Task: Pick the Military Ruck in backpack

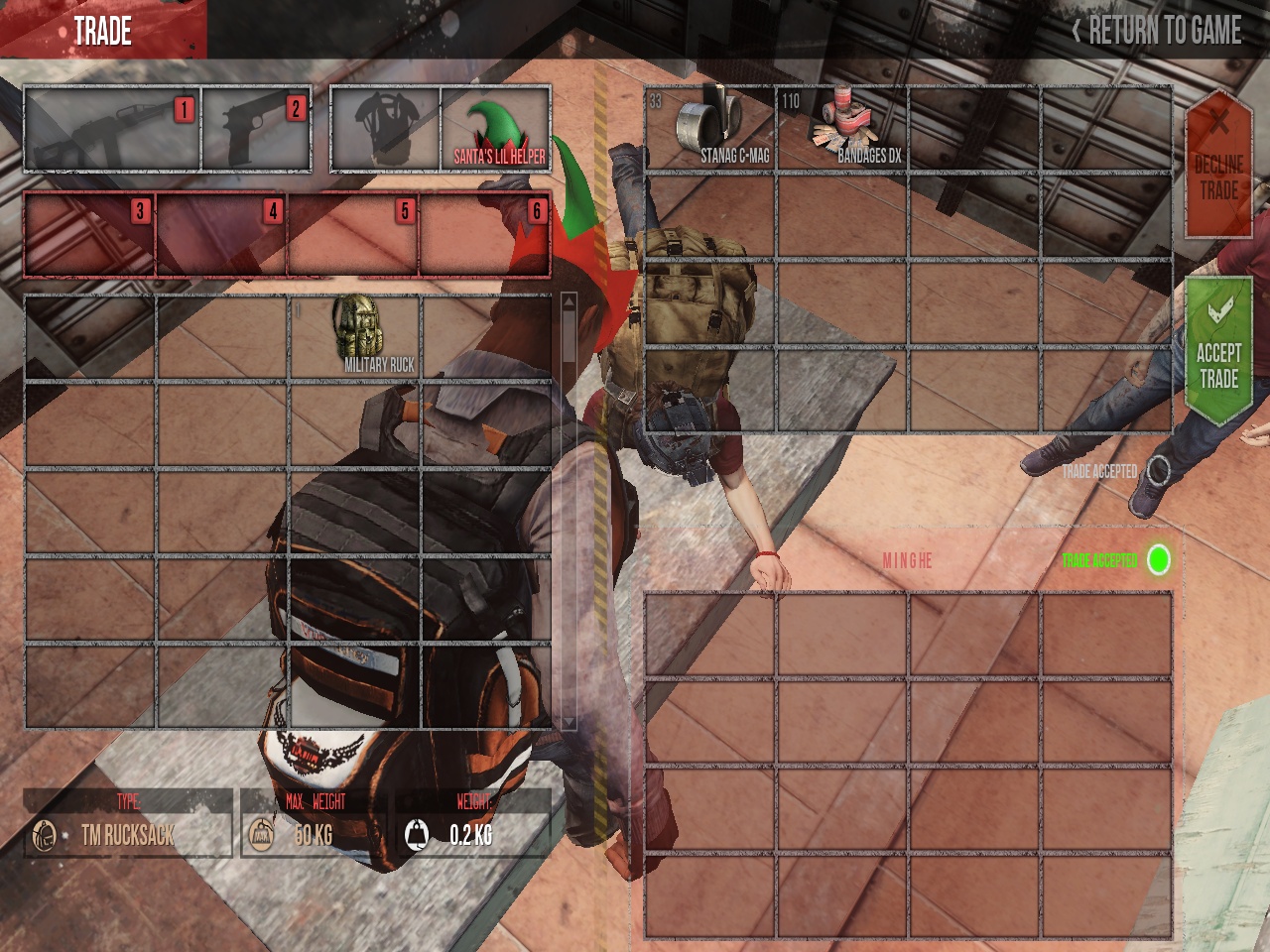Action: (x=355, y=336)
